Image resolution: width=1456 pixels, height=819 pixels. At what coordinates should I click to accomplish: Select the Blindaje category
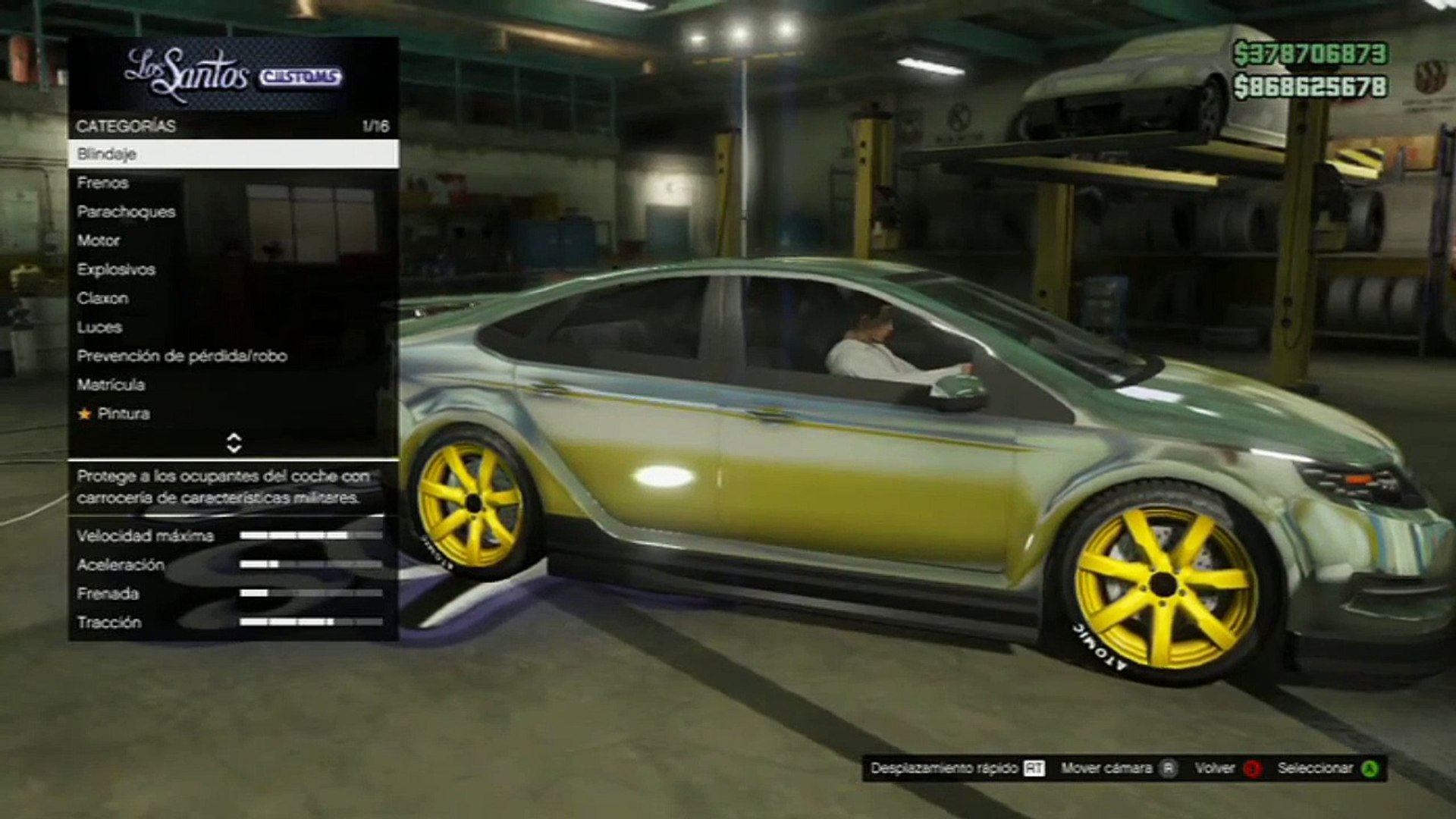233,154
